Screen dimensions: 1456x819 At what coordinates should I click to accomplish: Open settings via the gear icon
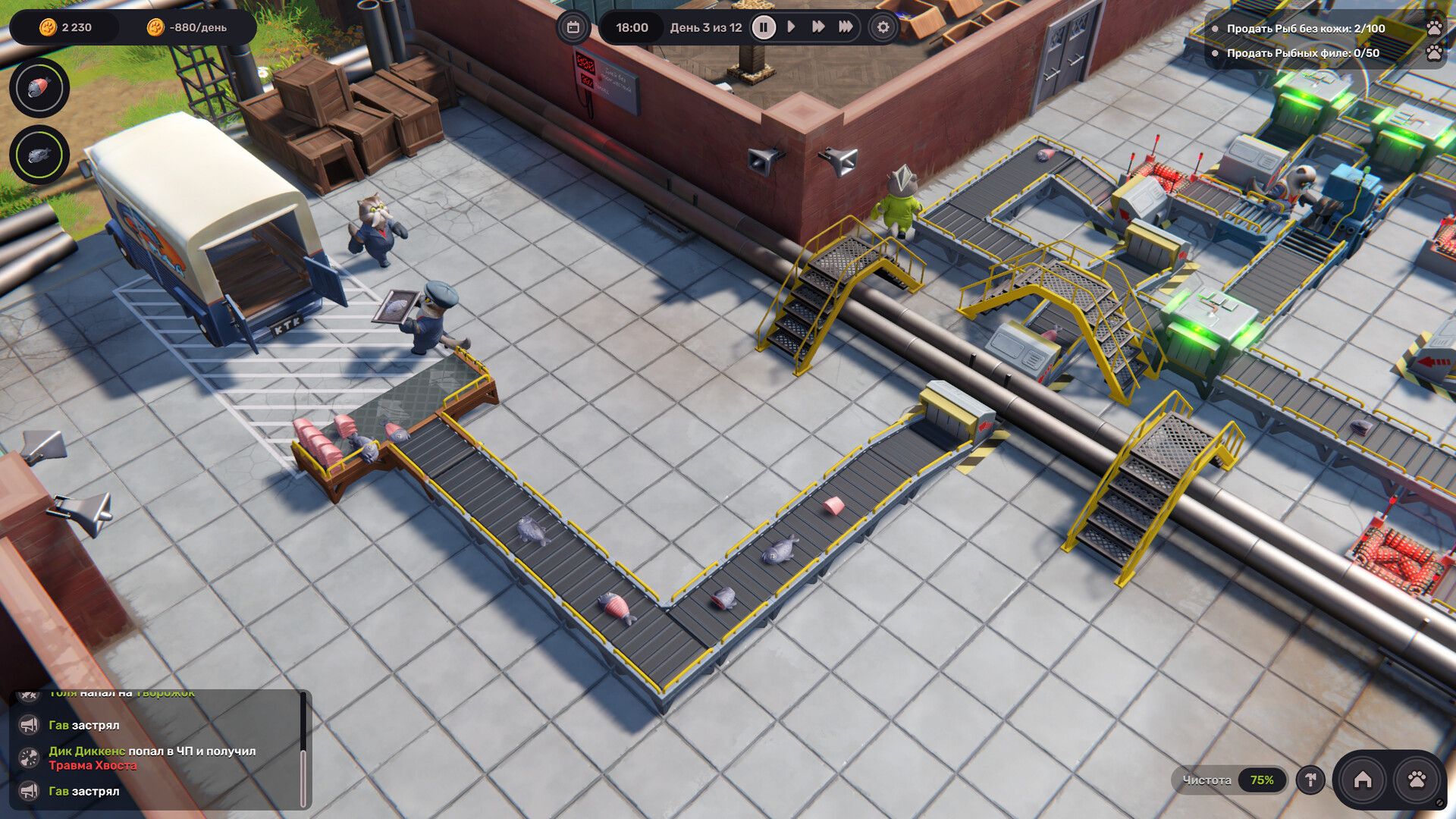coord(883,27)
